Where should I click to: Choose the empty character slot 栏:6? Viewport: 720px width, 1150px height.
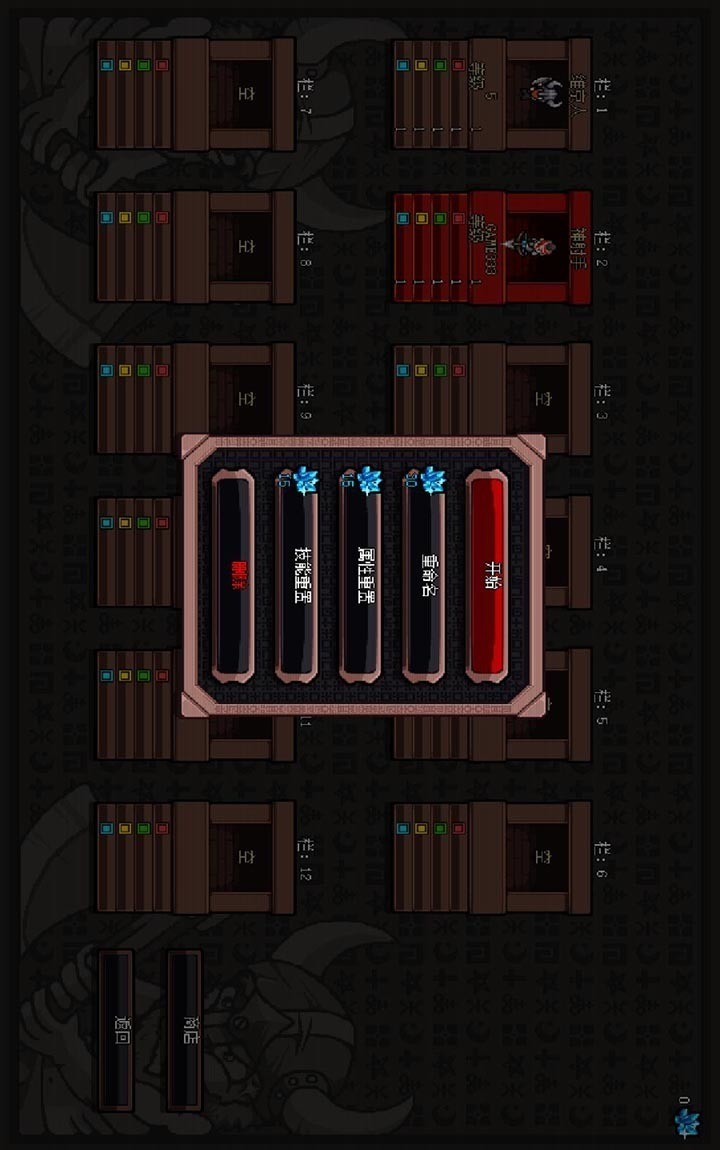[492, 856]
